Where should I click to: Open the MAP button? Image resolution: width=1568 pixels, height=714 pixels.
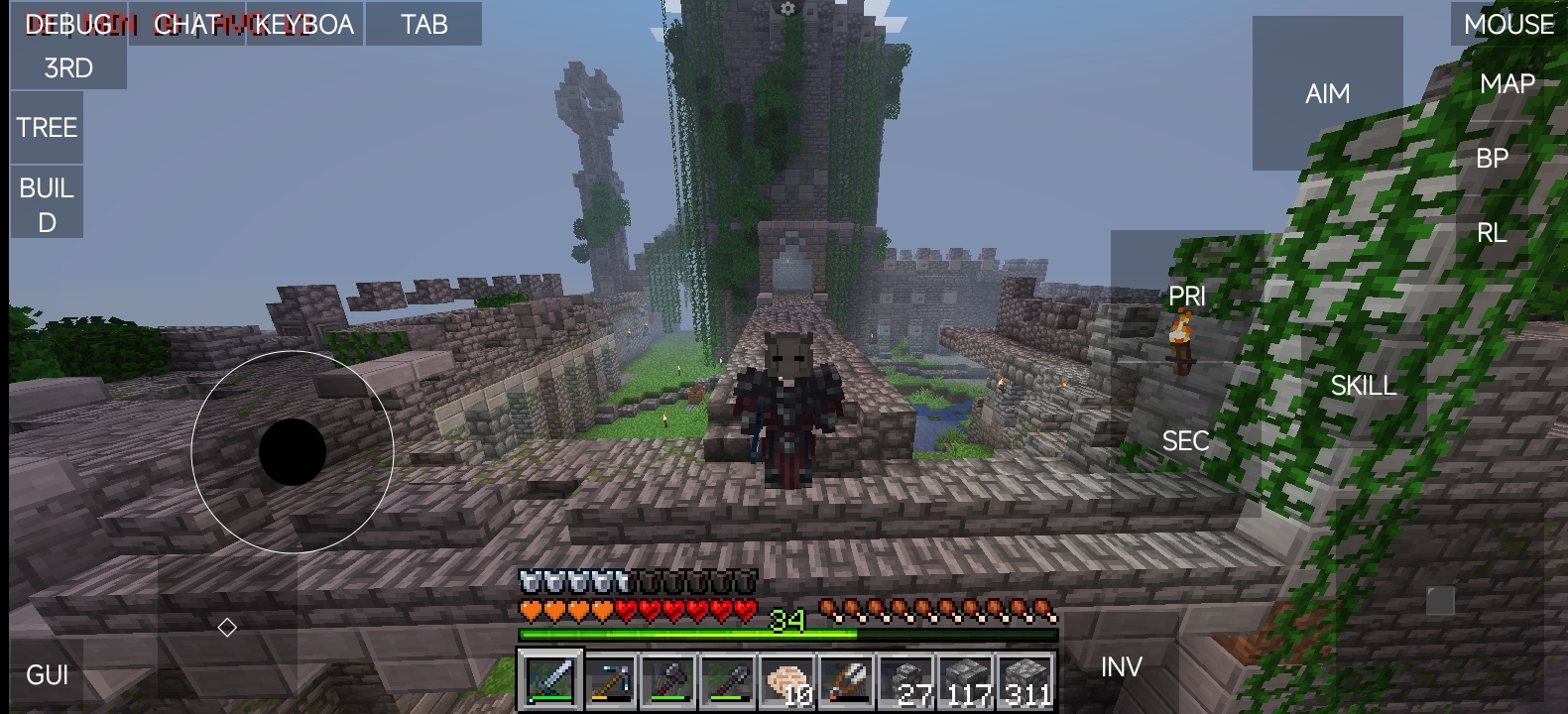tap(1507, 84)
